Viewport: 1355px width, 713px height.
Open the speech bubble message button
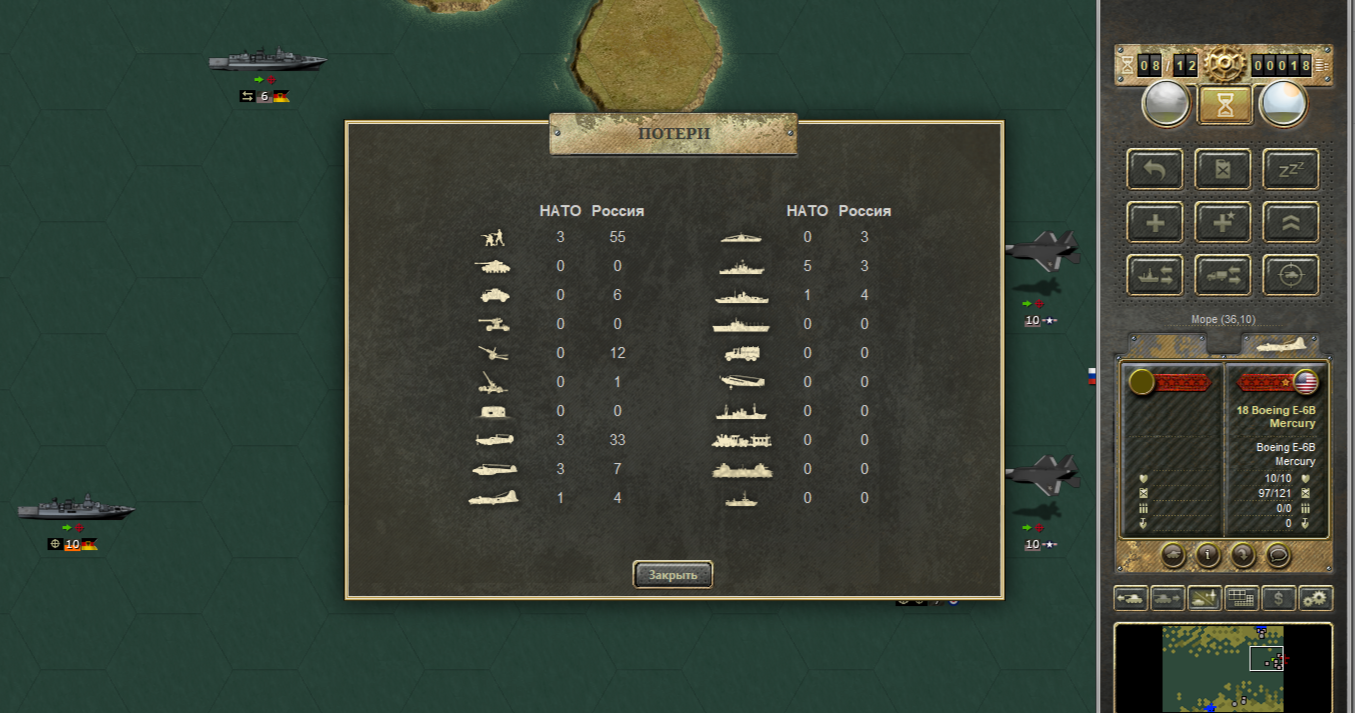tap(1277, 553)
